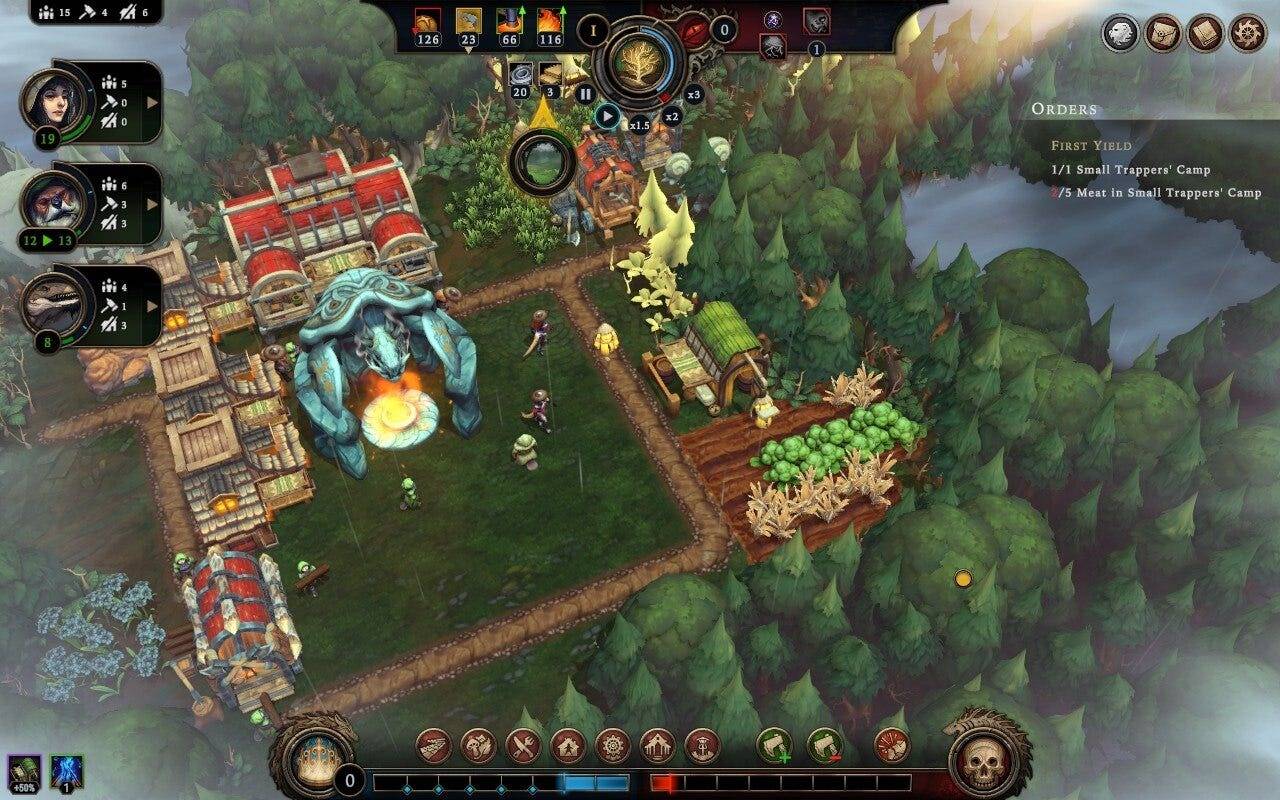Open the industry gear buildings category
This screenshot has height=800, width=1280.
pos(612,745)
